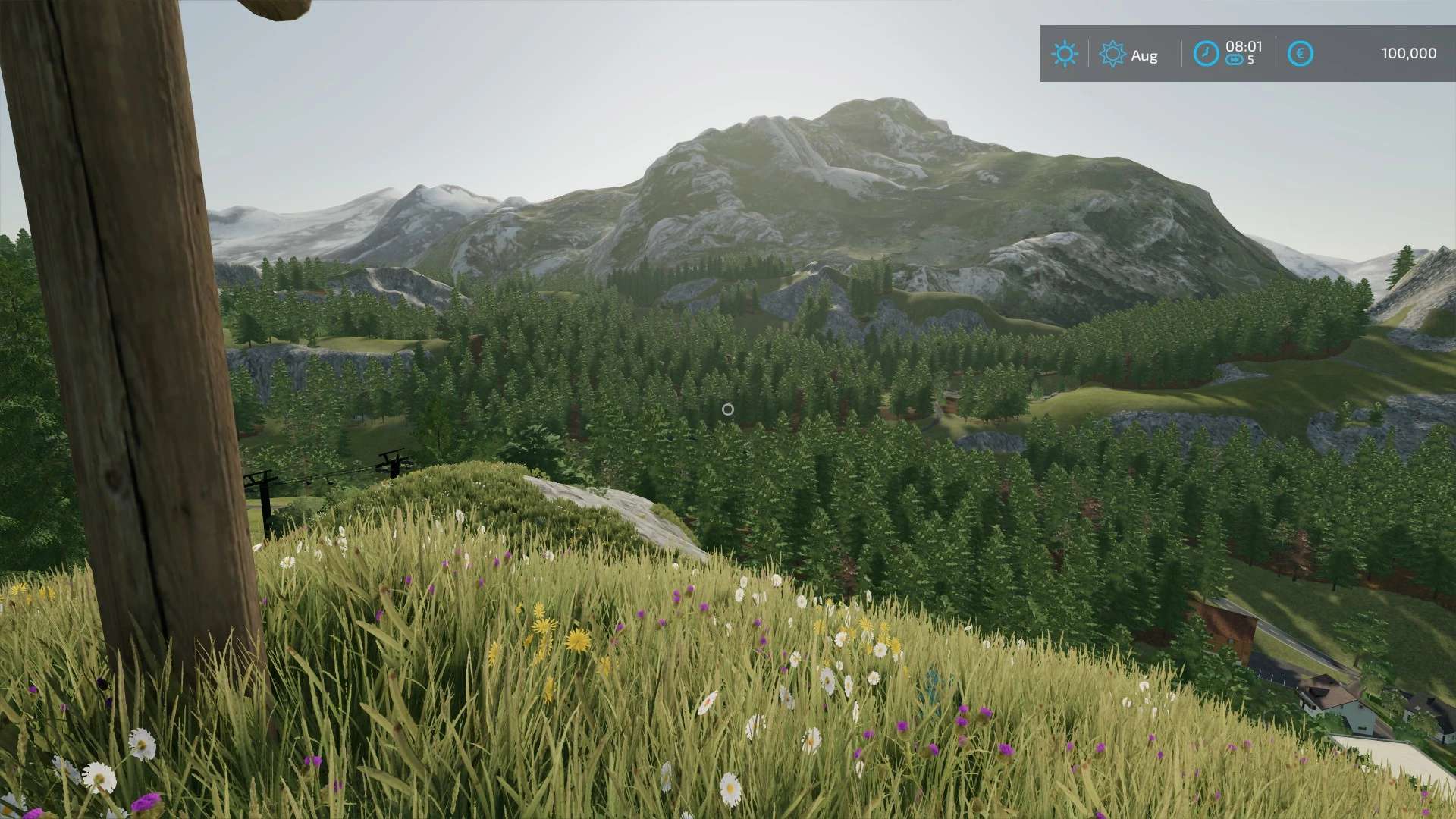This screenshot has width=1456, height=819.
Task: Select the euro money icon
Action: point(1300,54)
